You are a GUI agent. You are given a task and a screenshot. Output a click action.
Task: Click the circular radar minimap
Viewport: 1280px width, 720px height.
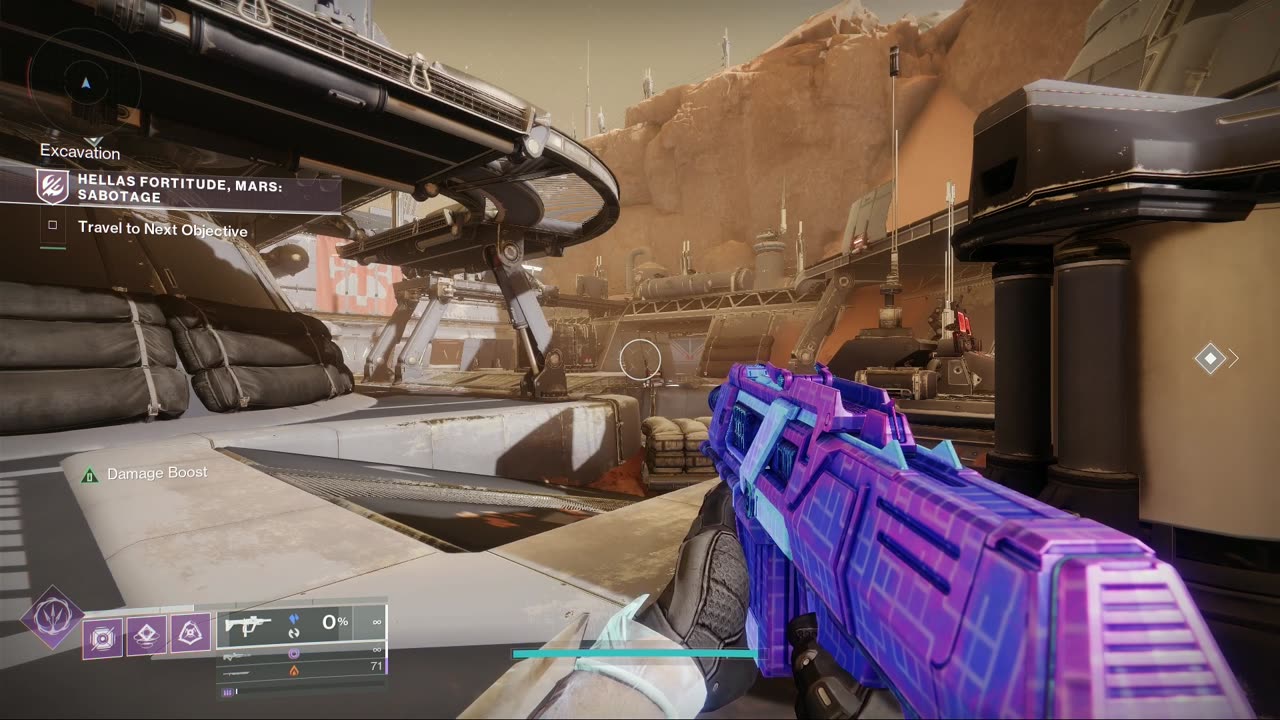pos(85,83)
